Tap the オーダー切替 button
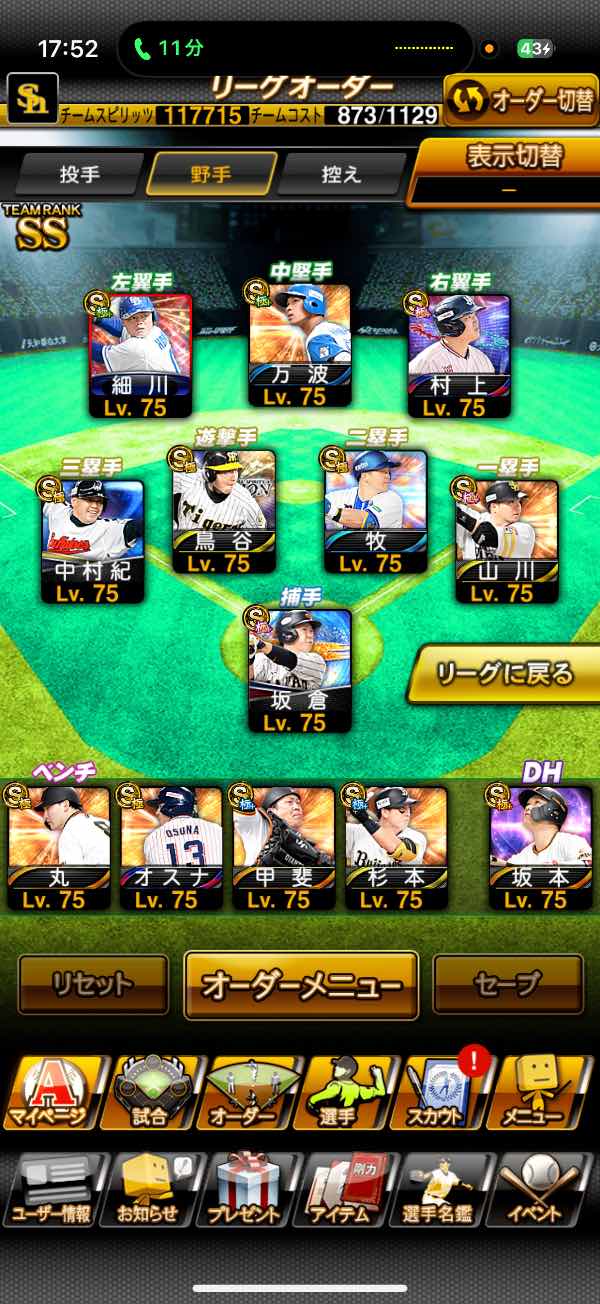The image size is (600, 1304). point(520,100)
